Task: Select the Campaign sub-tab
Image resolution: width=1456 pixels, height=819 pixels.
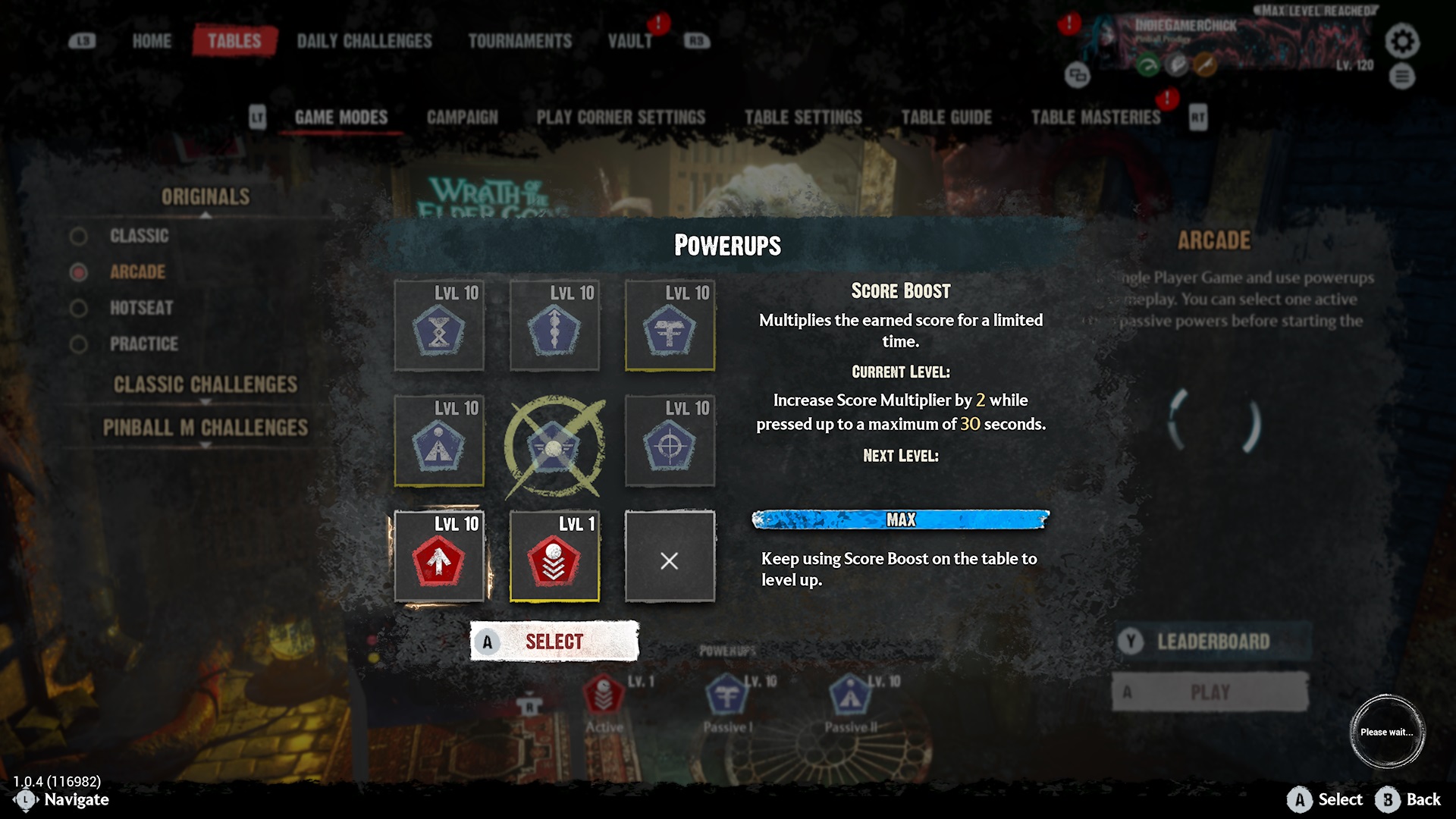Action: 462,118
